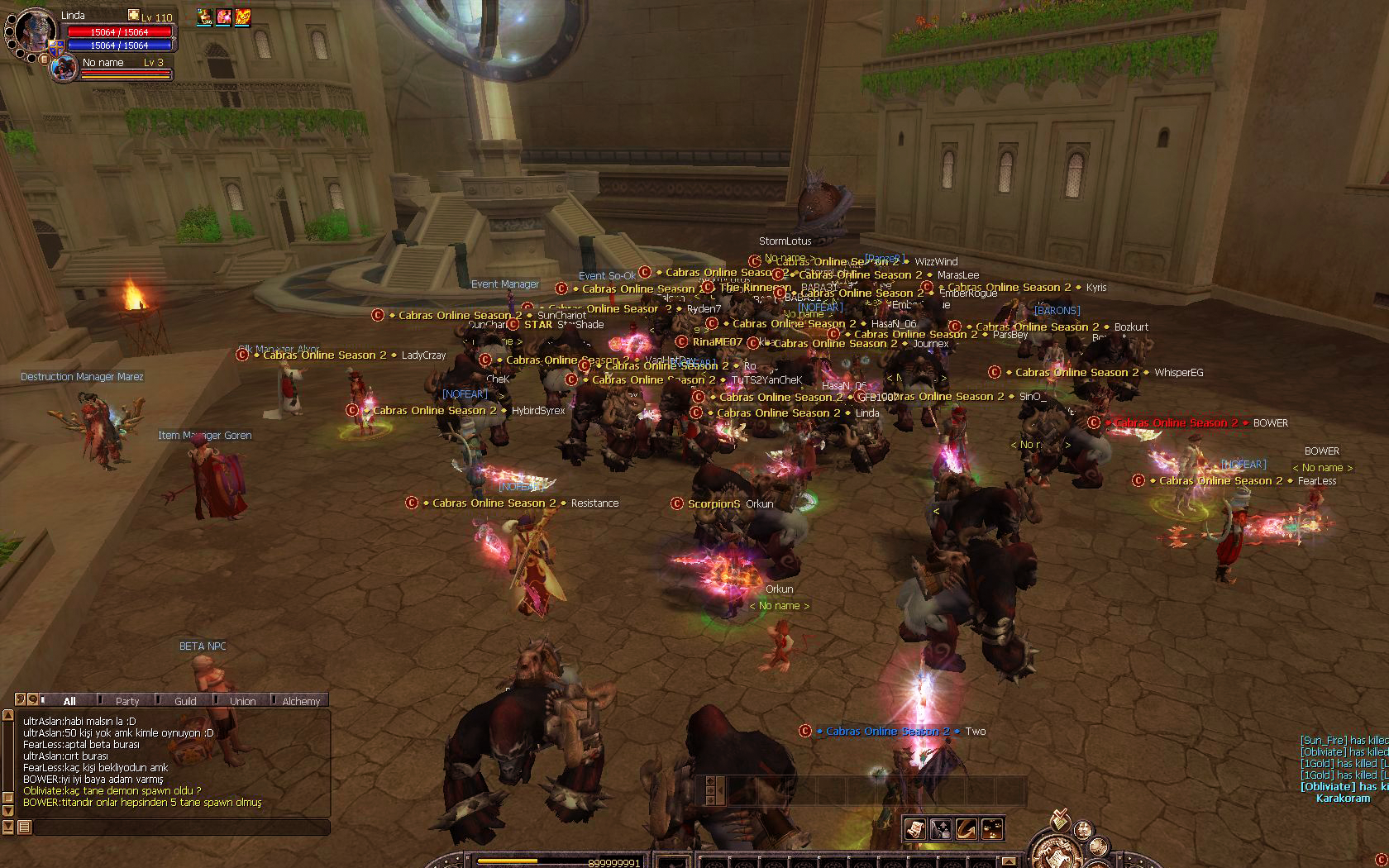Screen dimensions: 1389x868
Task: Activate the scroll action icon
Action: 914,828
